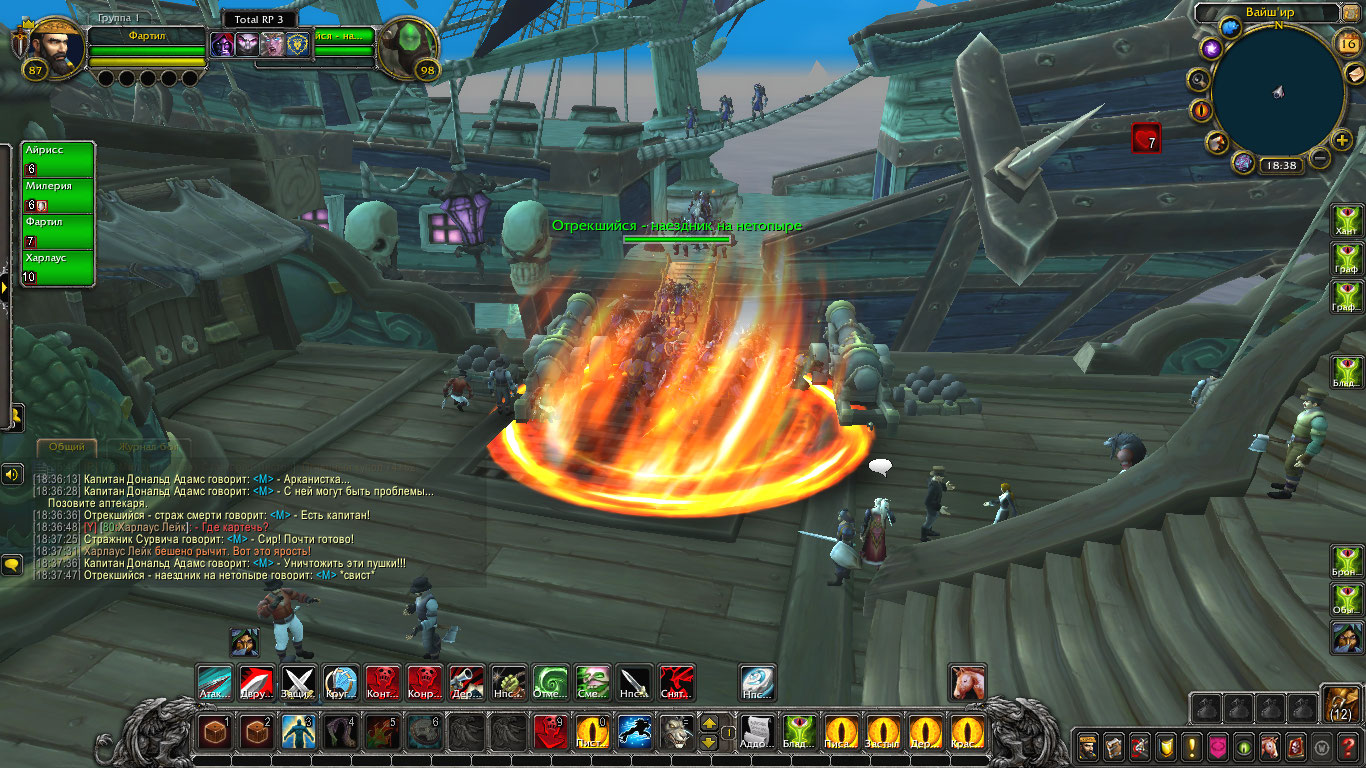Activate the wolf head ability slot
The image size is (1366, 768).
point(674,733)
